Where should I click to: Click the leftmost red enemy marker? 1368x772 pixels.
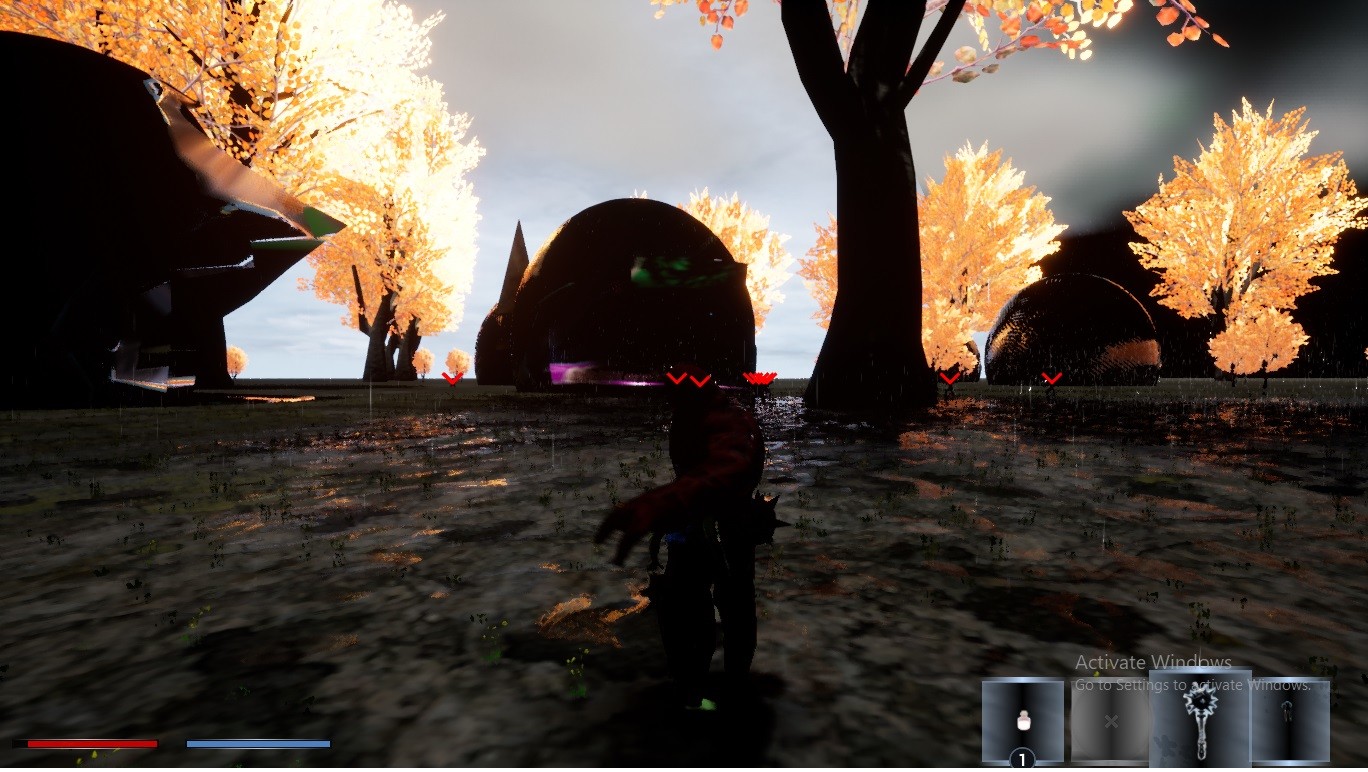coord(452,378)
